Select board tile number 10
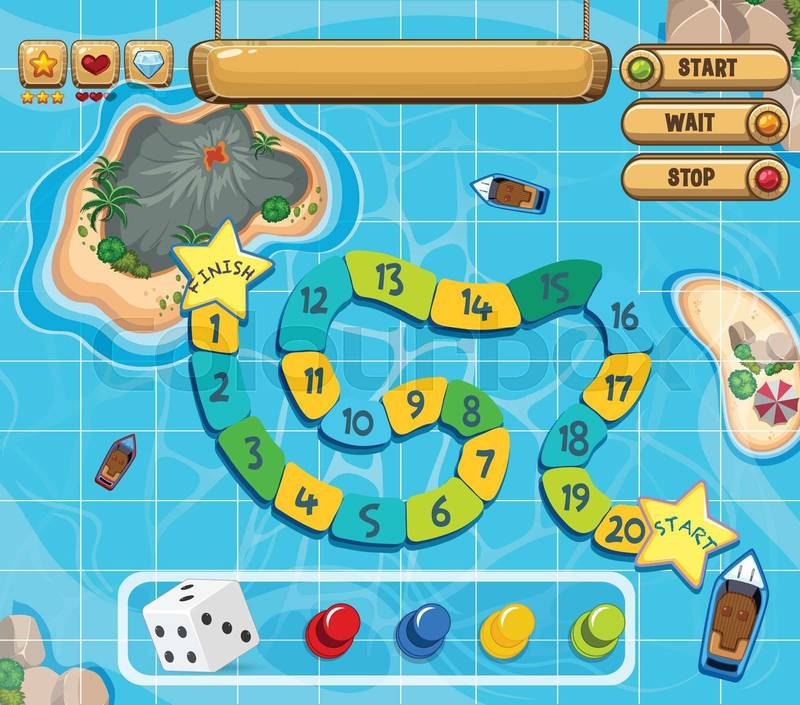 [357, 423]
